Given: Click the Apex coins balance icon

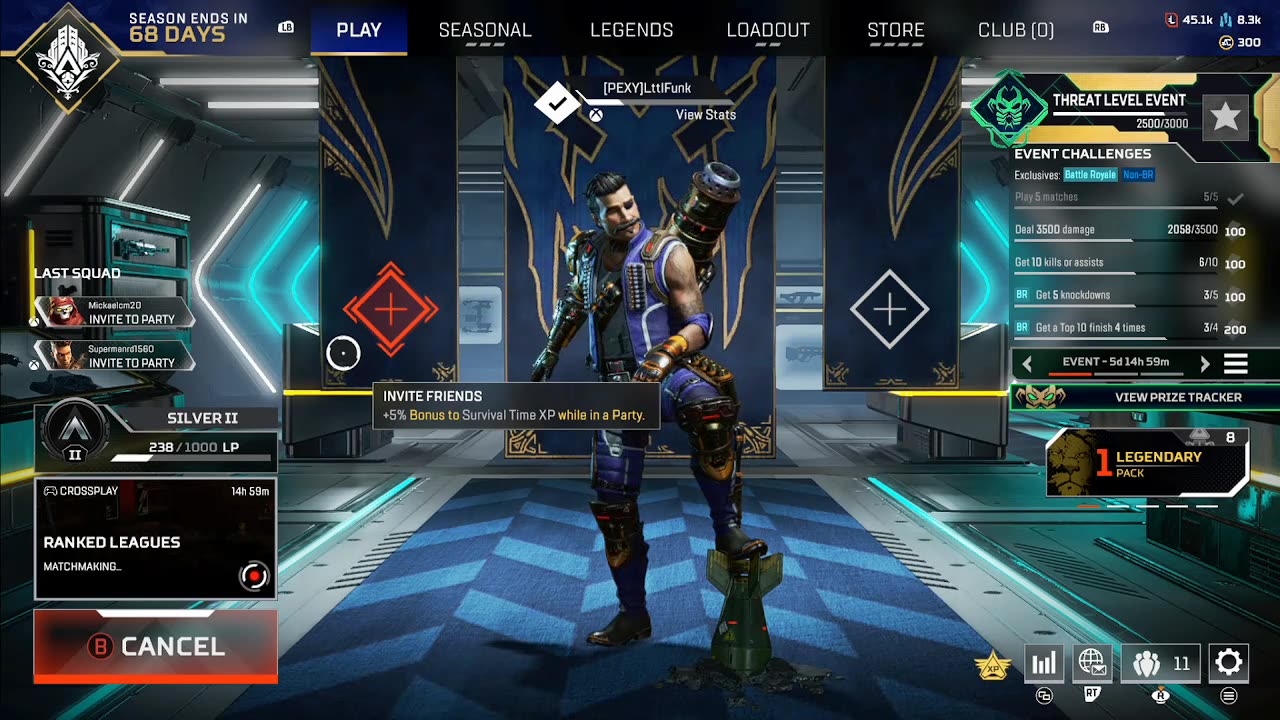Looking at the screenshot, I should point(1227,42).
